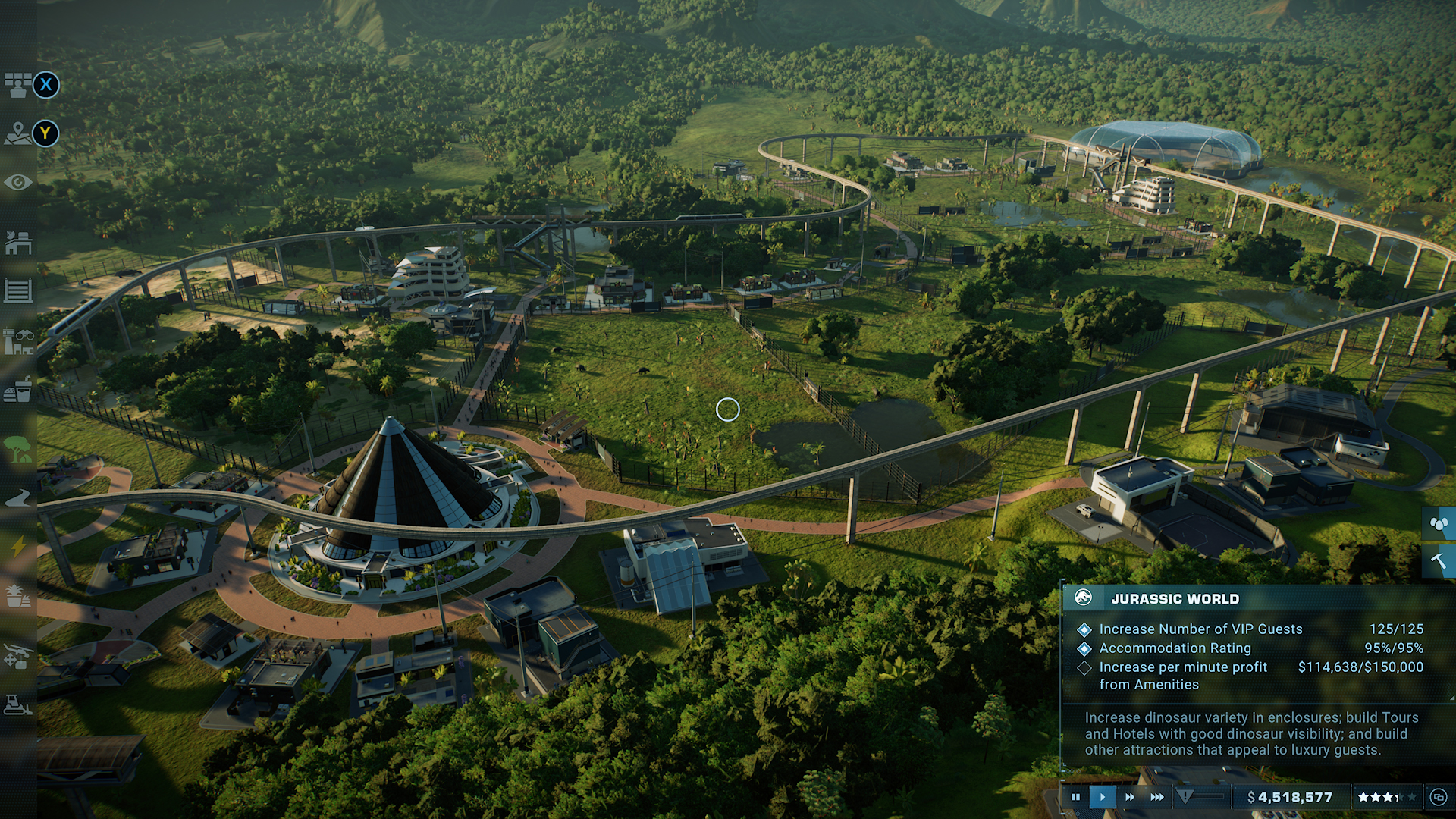1456x819 pixels.
Task: Open the tower and binoculars attractions category
Action: click(x=18, y=342)
